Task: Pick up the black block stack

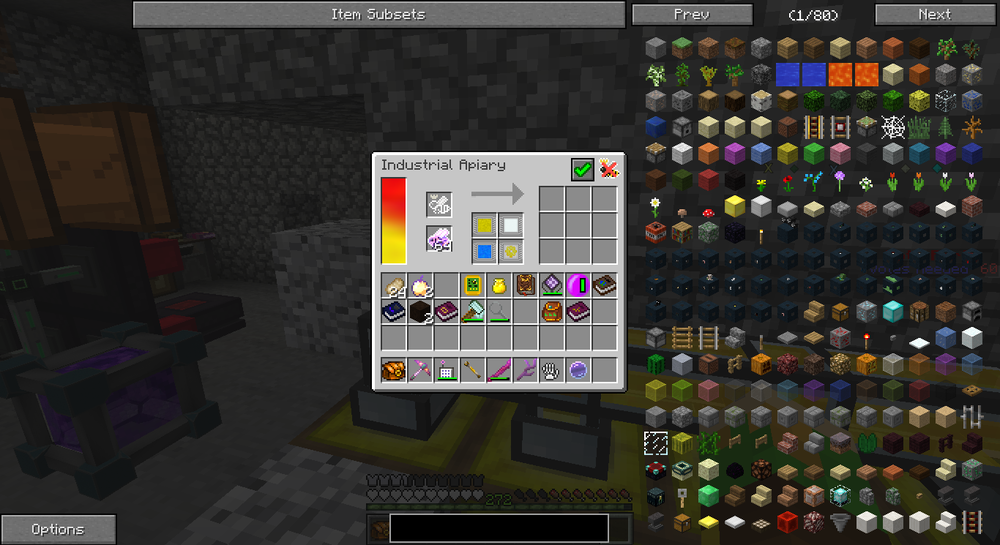Action: coord(421,312)
